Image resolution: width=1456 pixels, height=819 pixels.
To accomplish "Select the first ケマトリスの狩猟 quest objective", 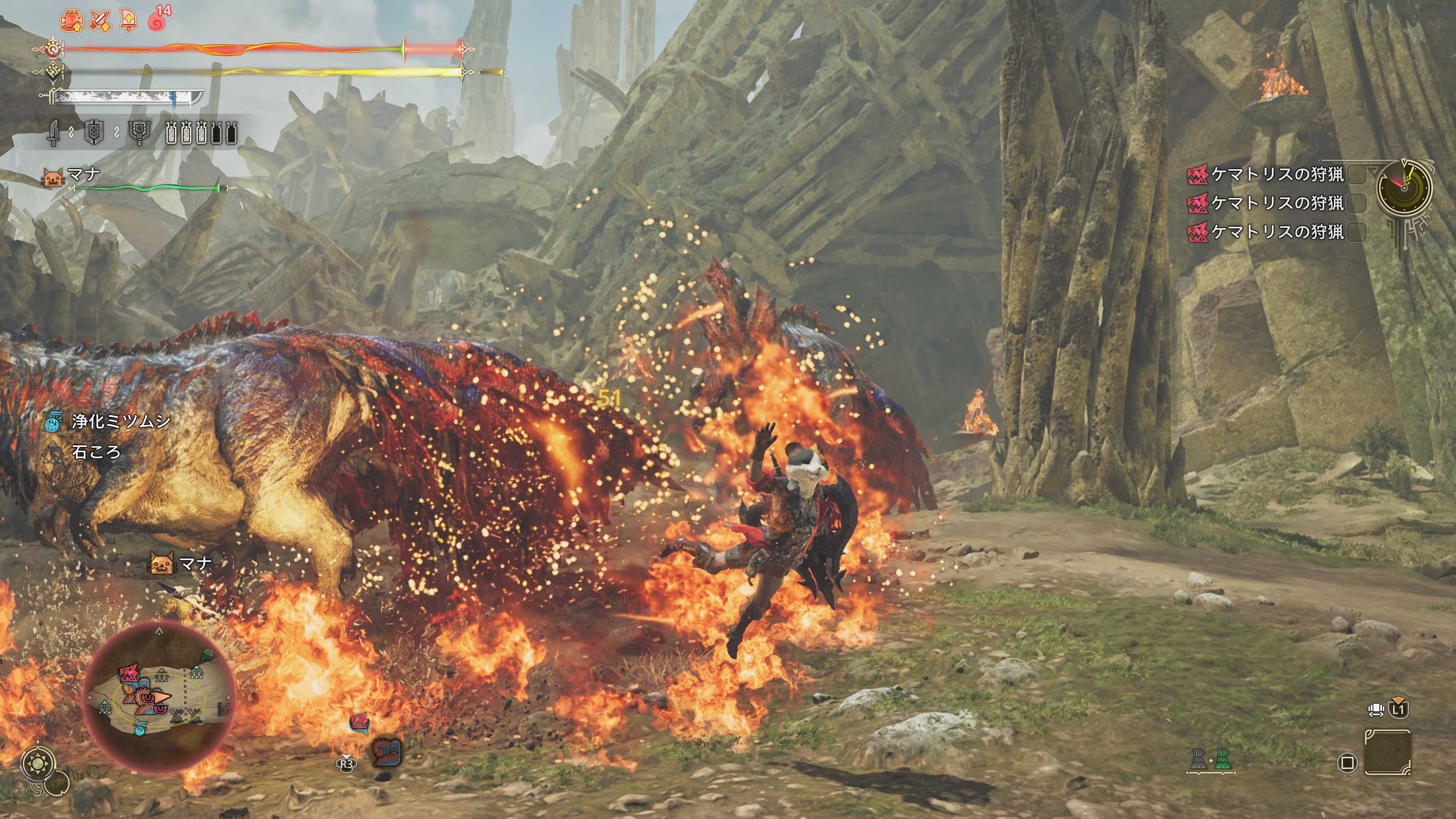I will pos(1276,175).
